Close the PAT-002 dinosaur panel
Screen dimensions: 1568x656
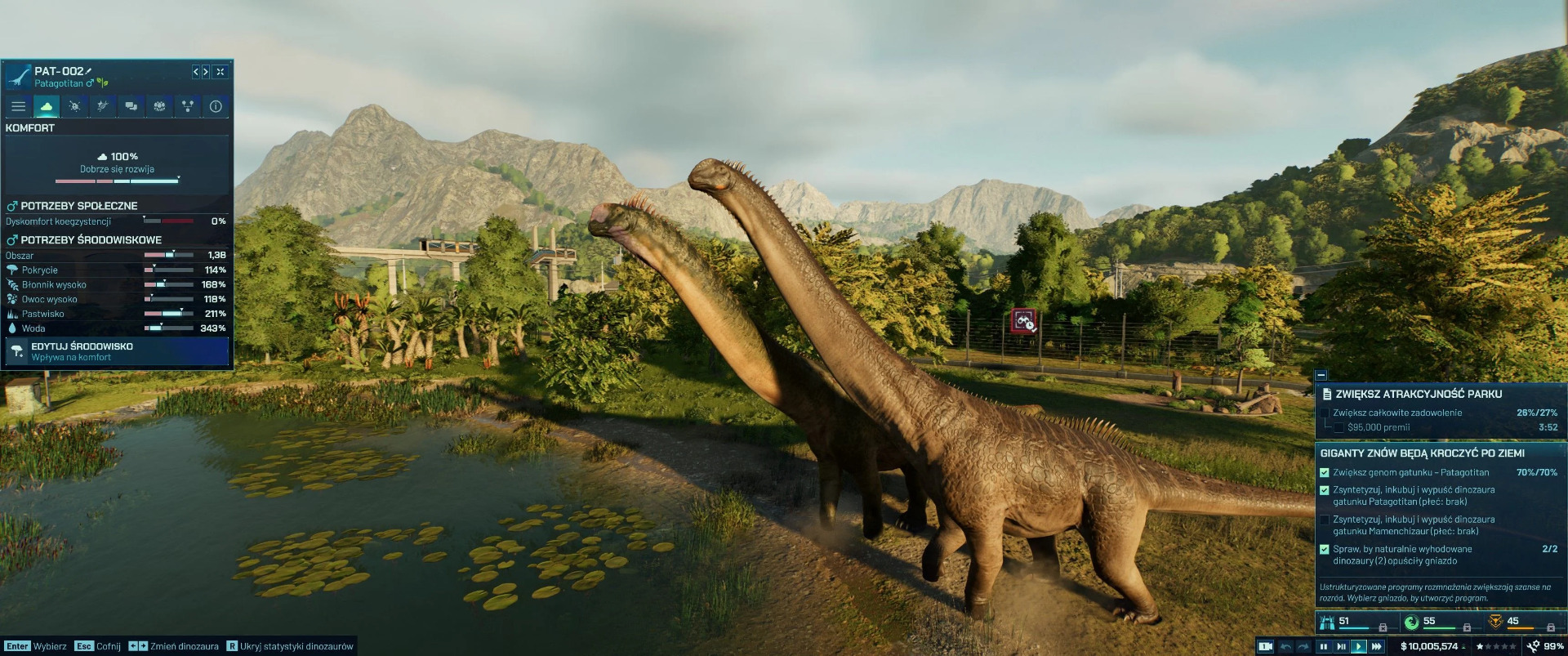click(220, 72)
